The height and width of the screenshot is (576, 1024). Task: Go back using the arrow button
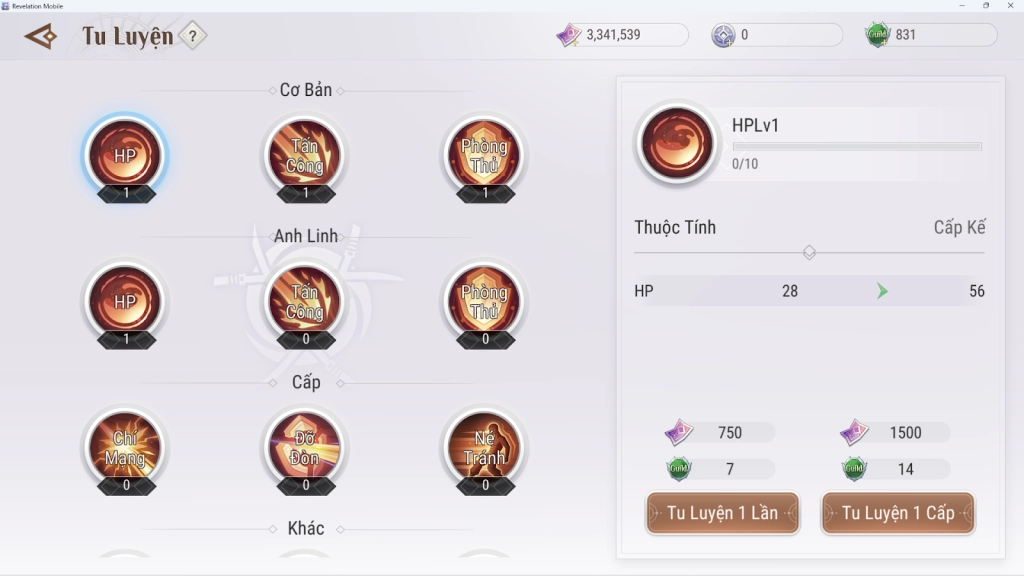pyautogui.click(x=41, y=37)
